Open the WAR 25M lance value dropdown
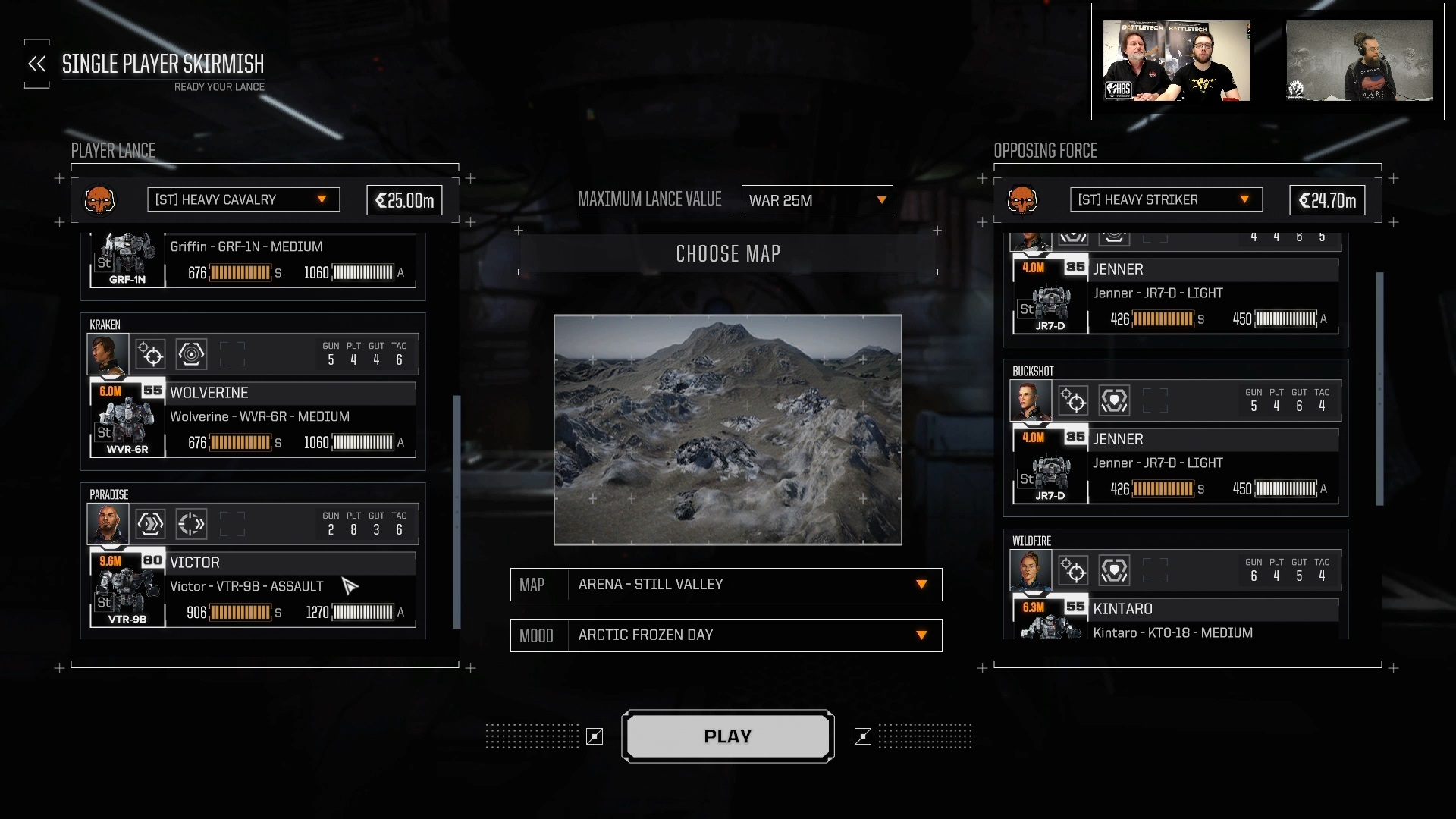The image size is (1456, 819). (x=817, y=200)
